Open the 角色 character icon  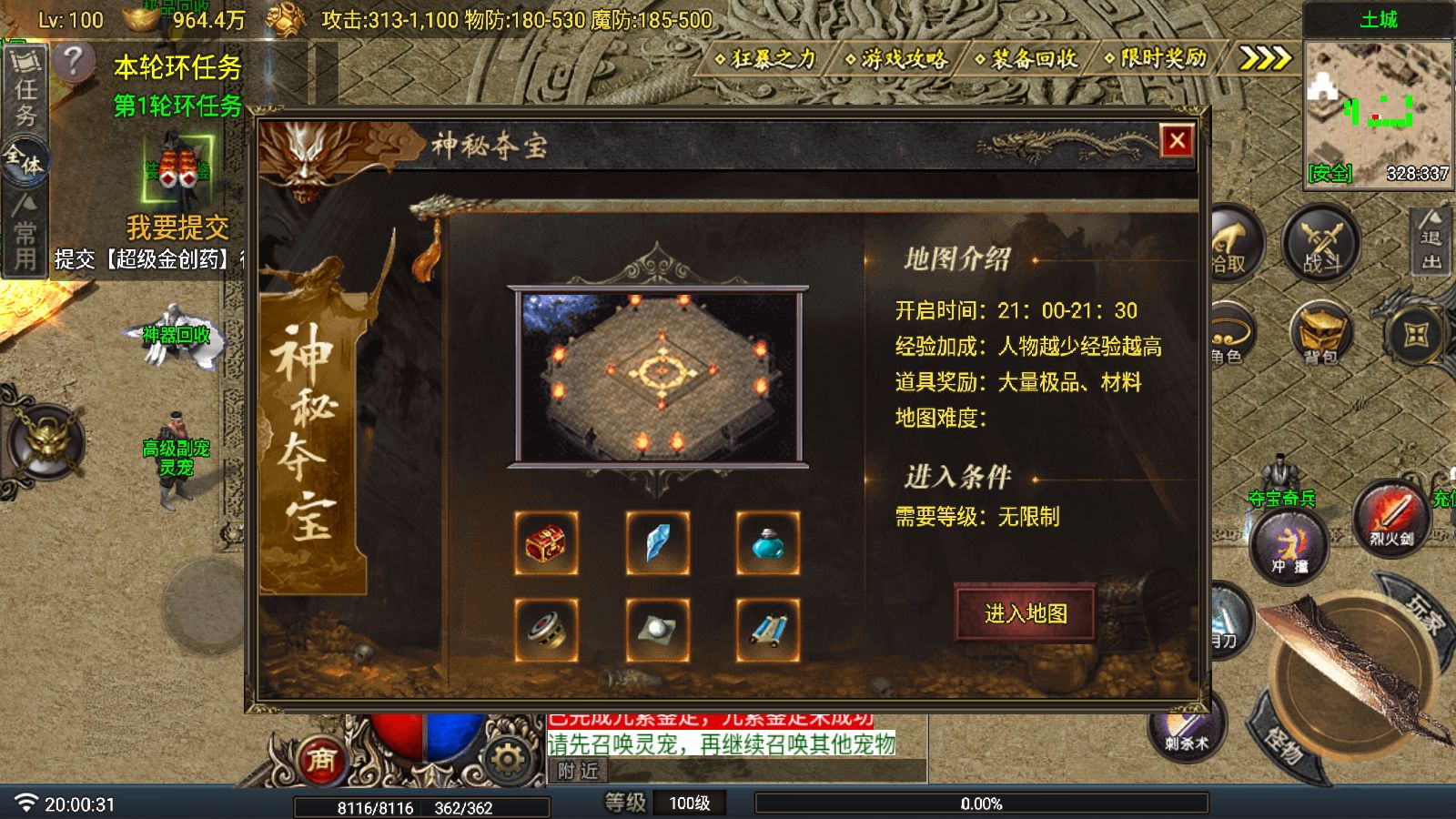tap(1230, 335)
